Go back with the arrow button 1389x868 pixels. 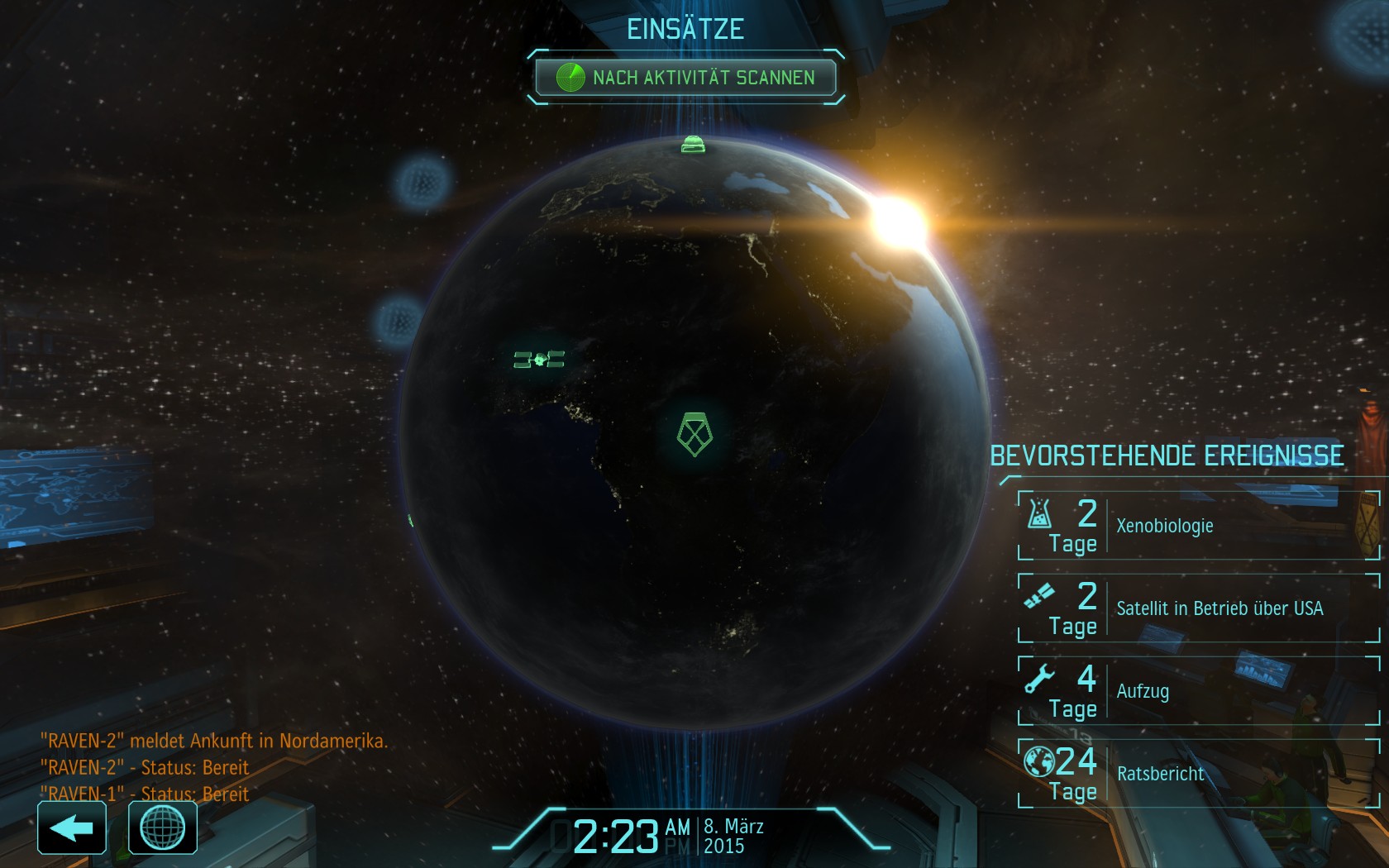72,827
